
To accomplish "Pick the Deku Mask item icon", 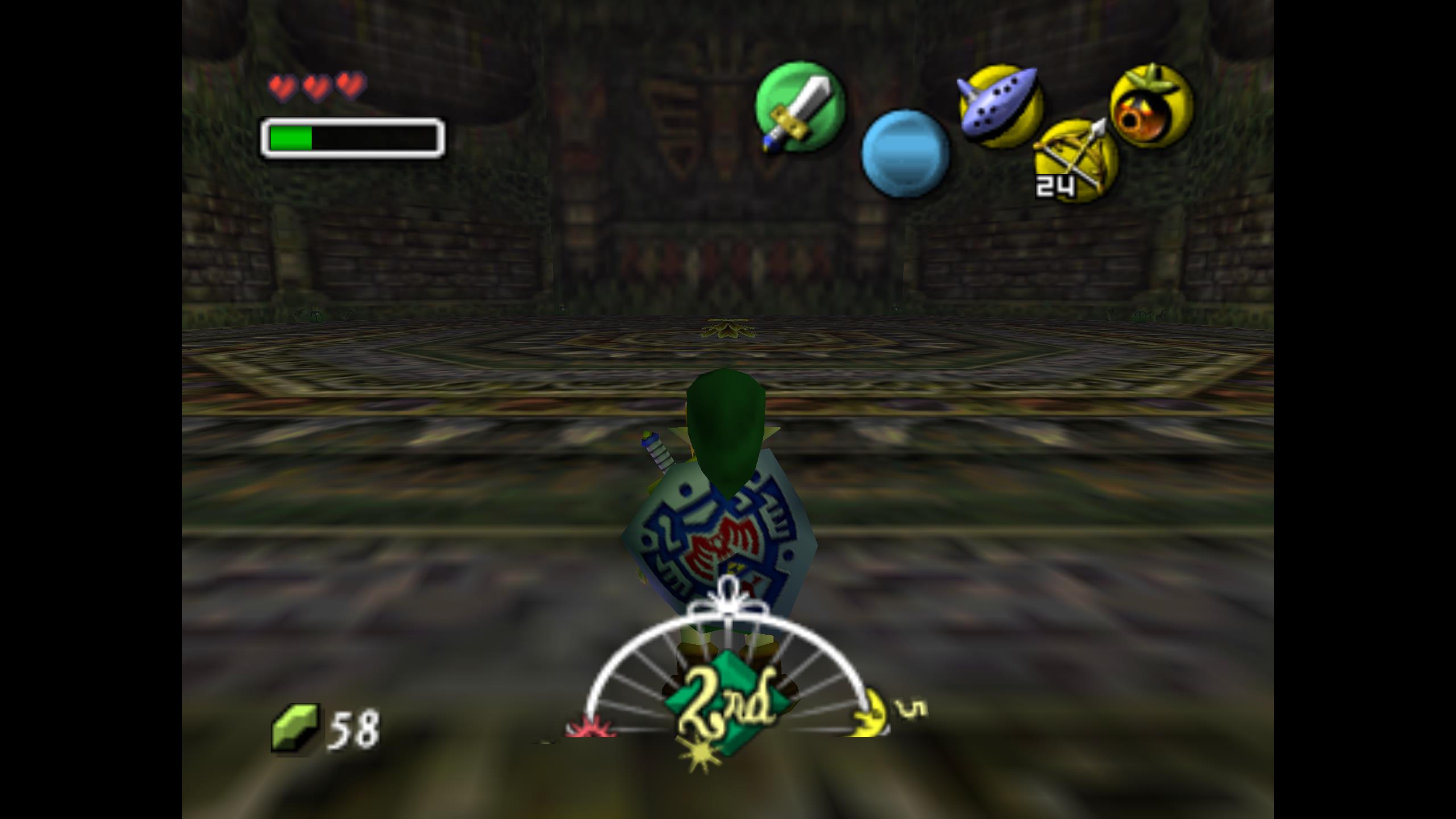I will [x=1152, y=106].
